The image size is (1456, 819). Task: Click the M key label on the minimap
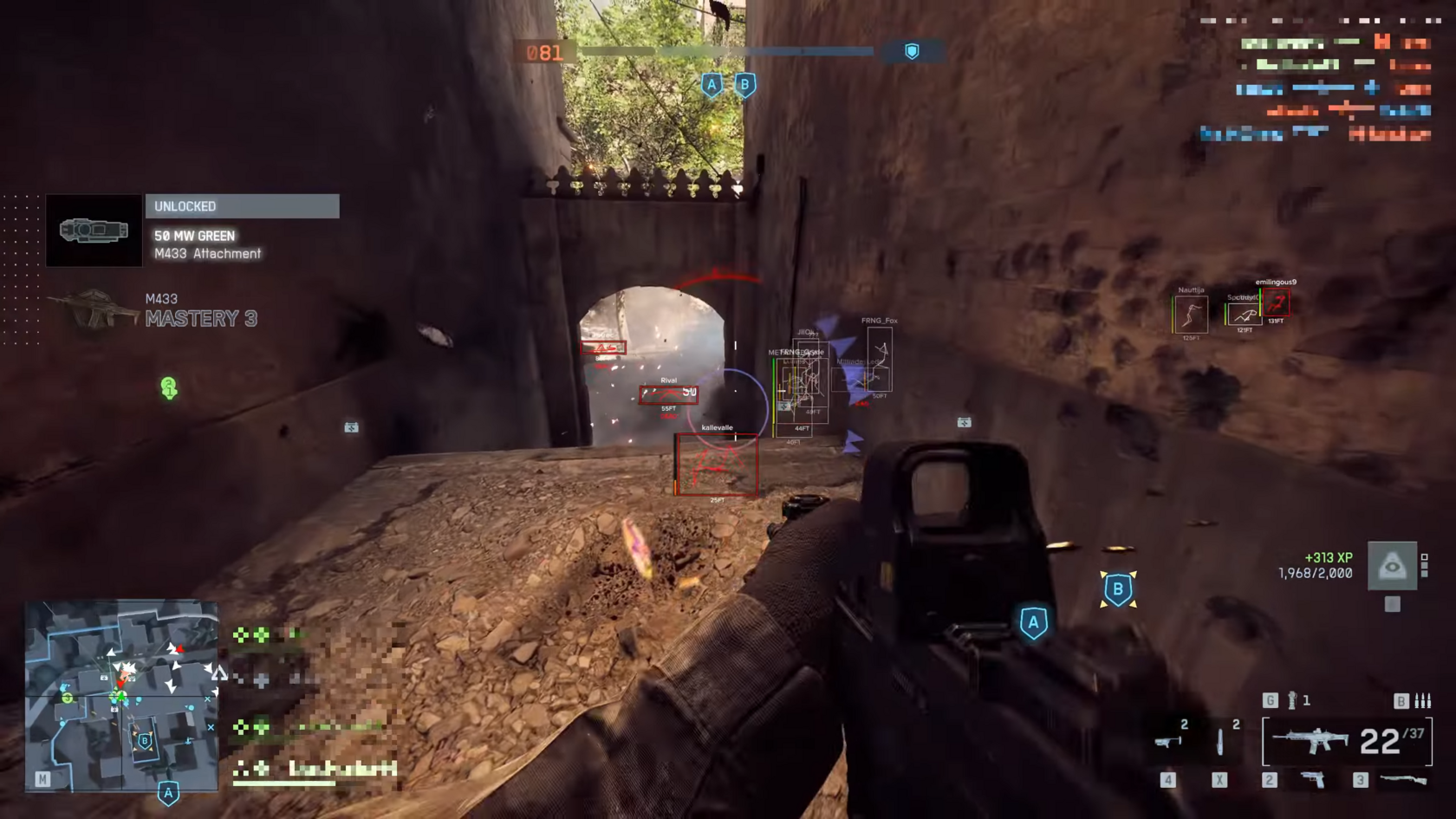(41, 778)
